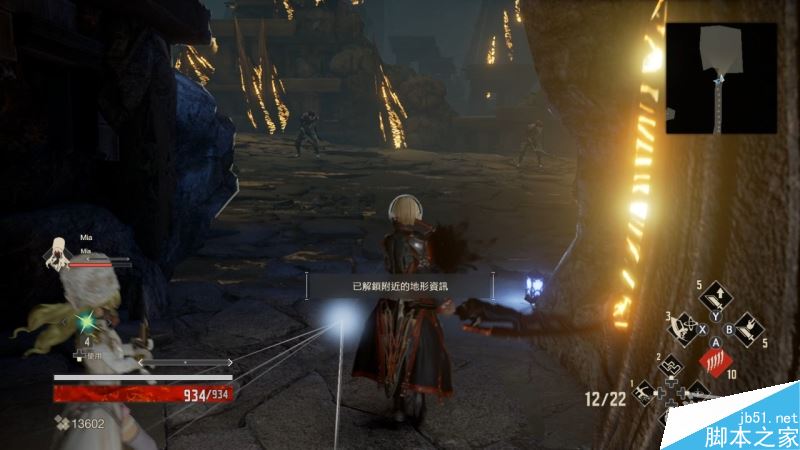Use the gift icon beside the X glyph
Image resolution: width=800 pixels, height=450 pixels.
tap(684, 326)
